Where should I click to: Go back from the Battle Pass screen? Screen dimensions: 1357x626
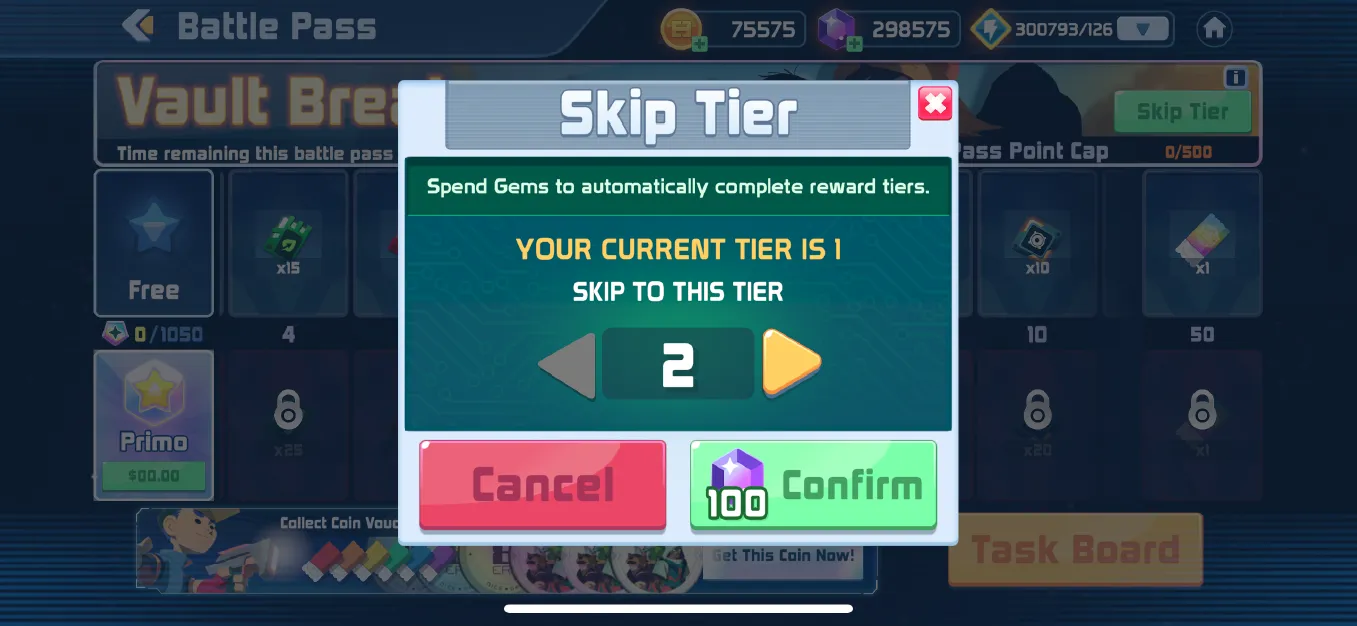pos(138,26)
